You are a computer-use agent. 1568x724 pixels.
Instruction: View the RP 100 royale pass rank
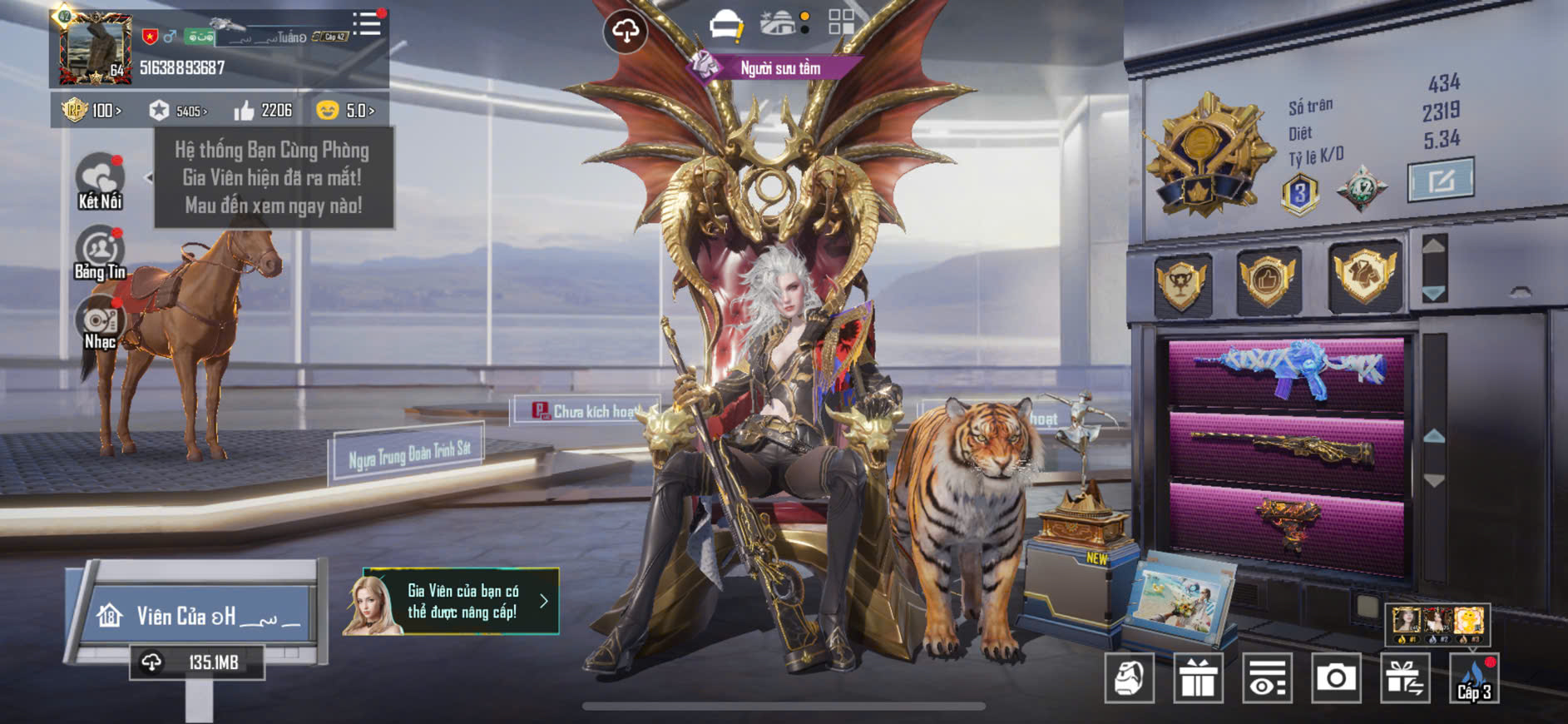(92, 110)
